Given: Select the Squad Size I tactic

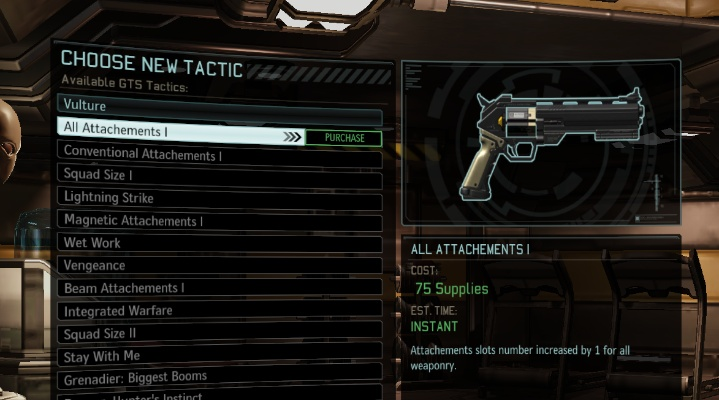Looking at the screenshot, I should coord(220,176).
